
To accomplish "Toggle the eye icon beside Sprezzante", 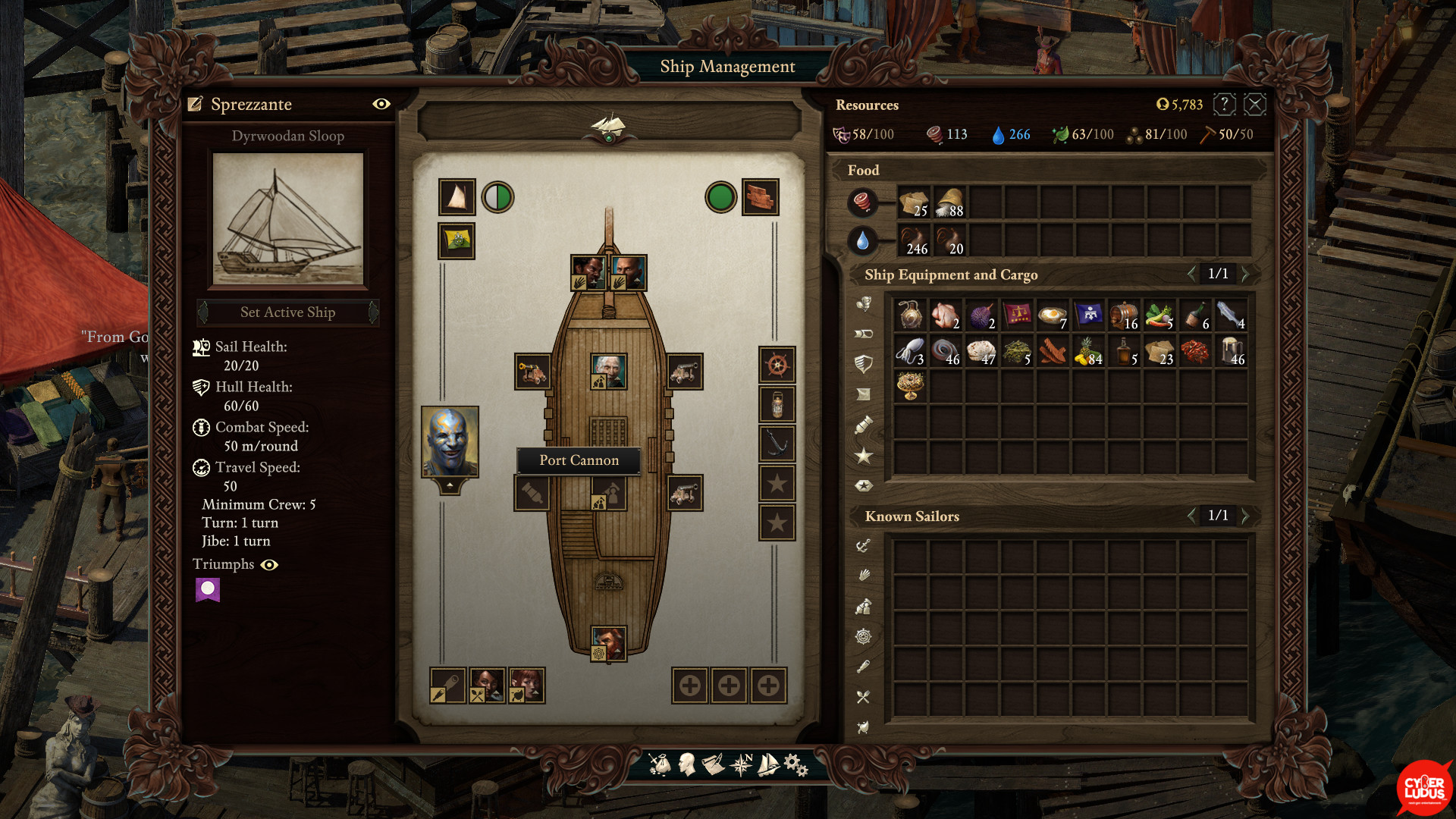I will [x=381, y=104].
